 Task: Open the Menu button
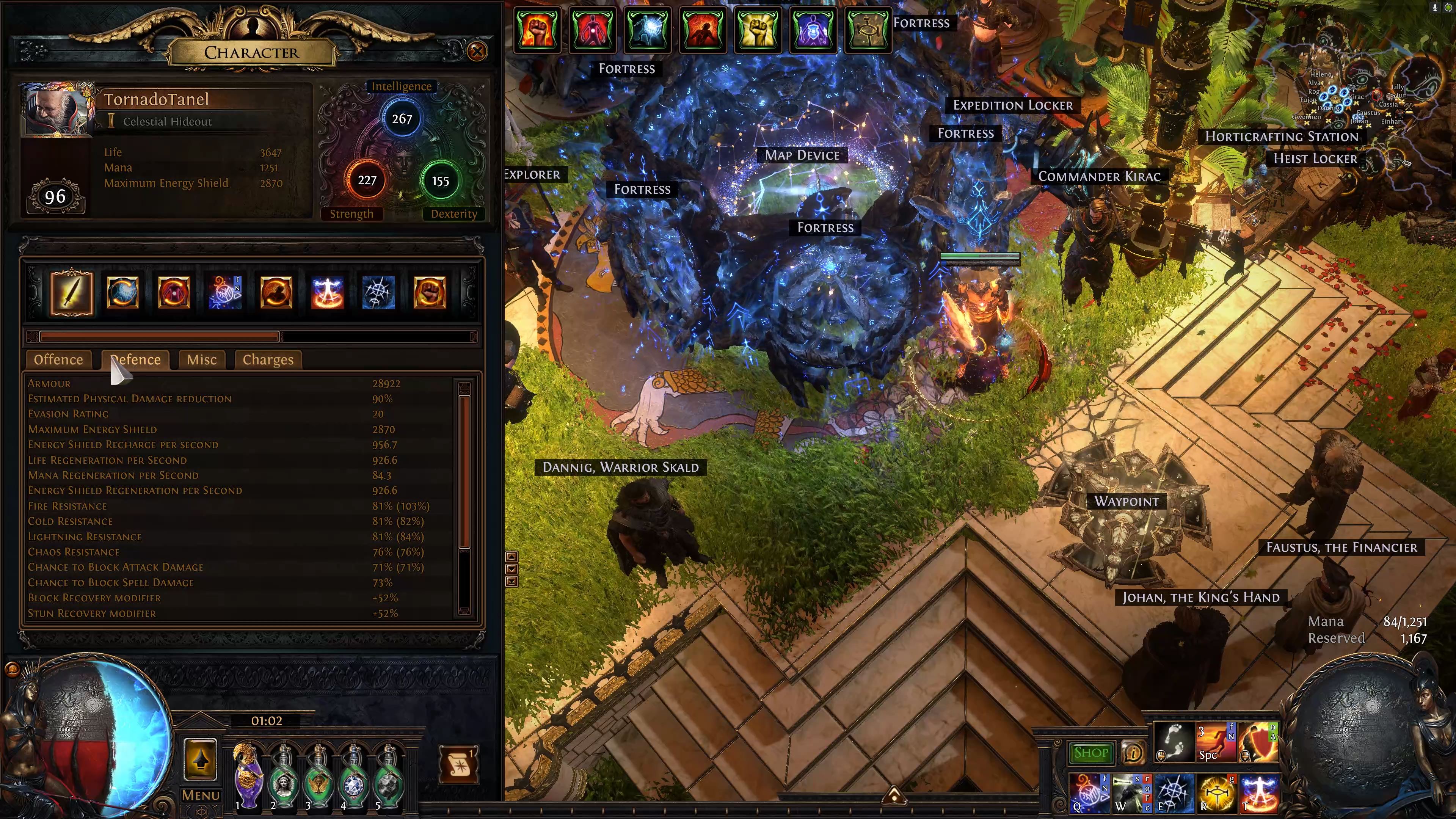point(201,795)
